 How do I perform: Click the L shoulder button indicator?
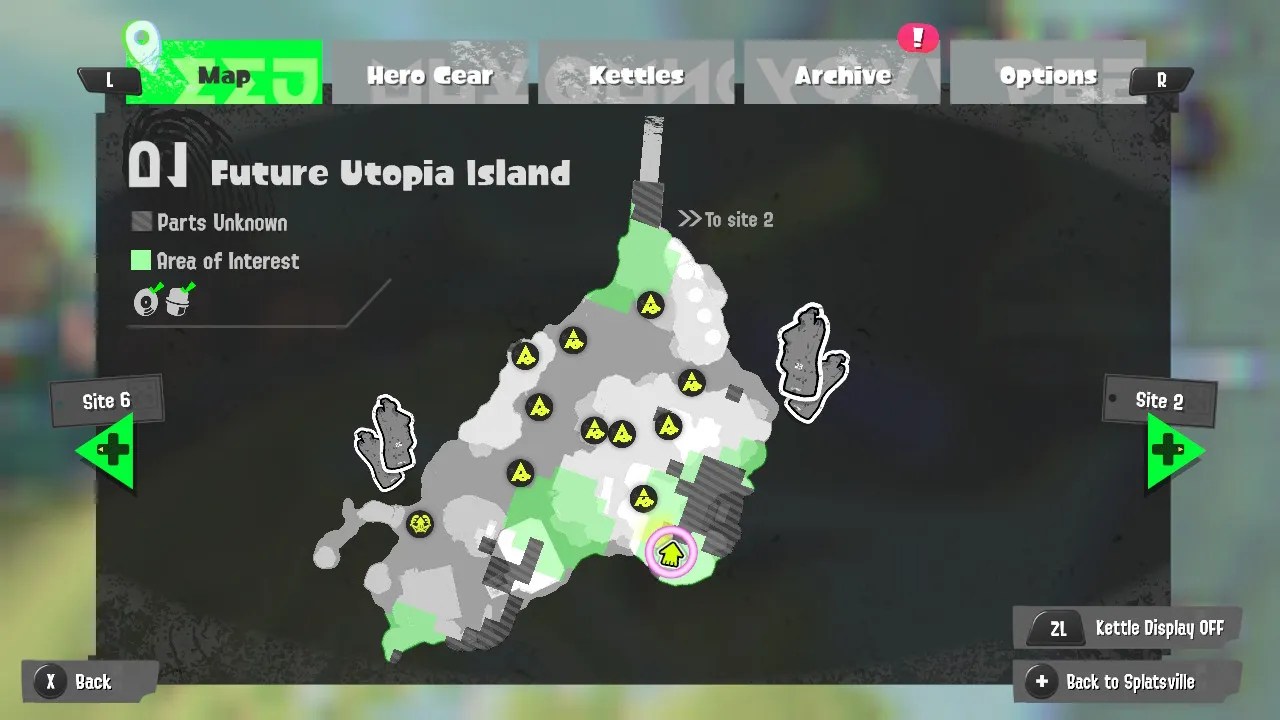pyautogui.click(x=110, y=80)
